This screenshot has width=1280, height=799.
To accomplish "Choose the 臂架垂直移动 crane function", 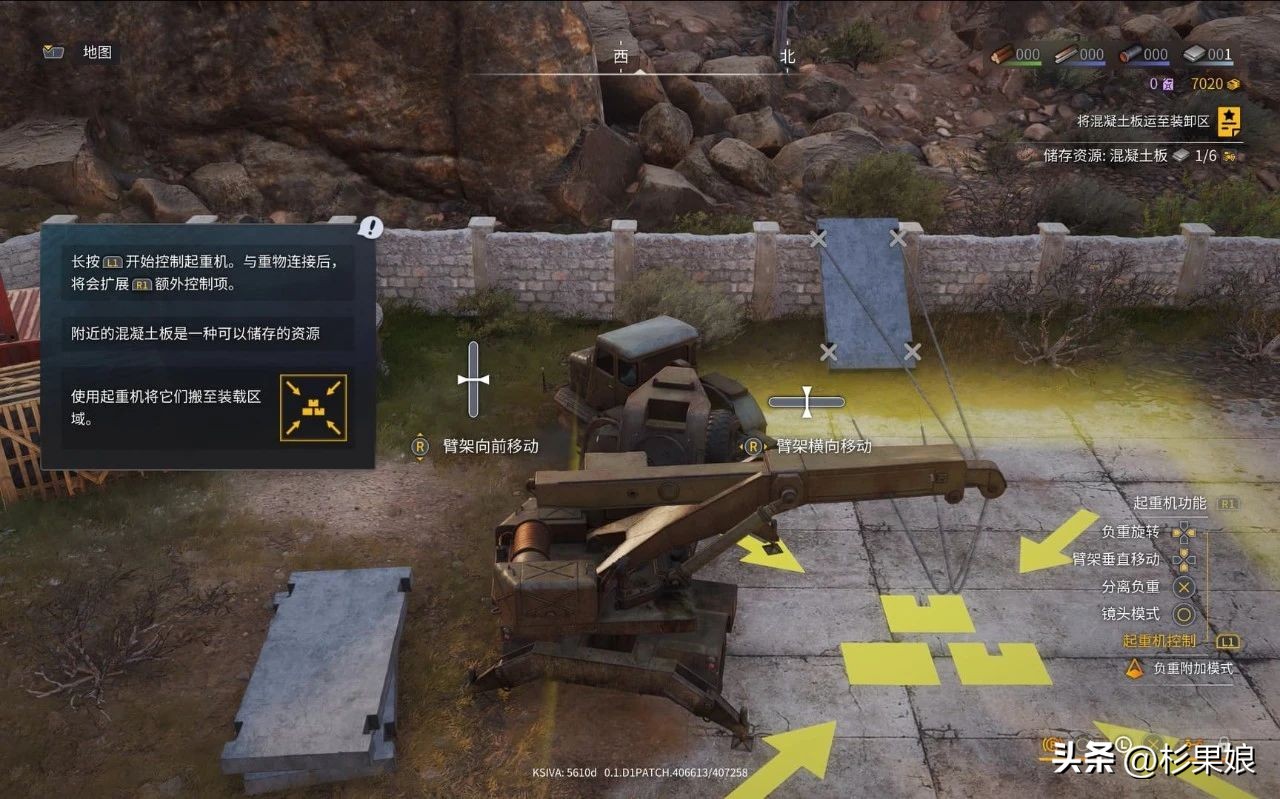I will [1116, 559].
